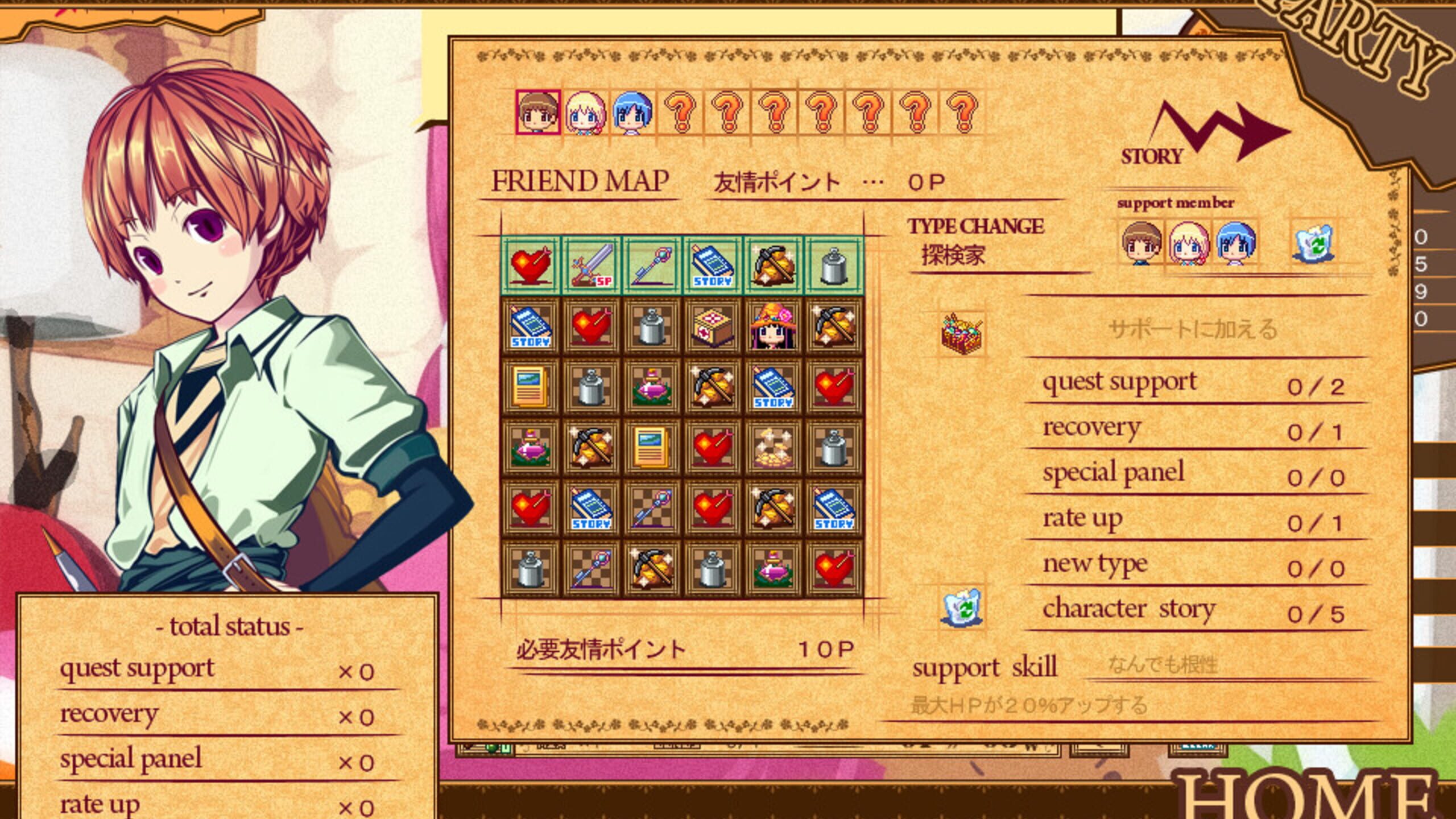
Task: Choose the witch girl panel on the friend map
Action: point(773,326)
